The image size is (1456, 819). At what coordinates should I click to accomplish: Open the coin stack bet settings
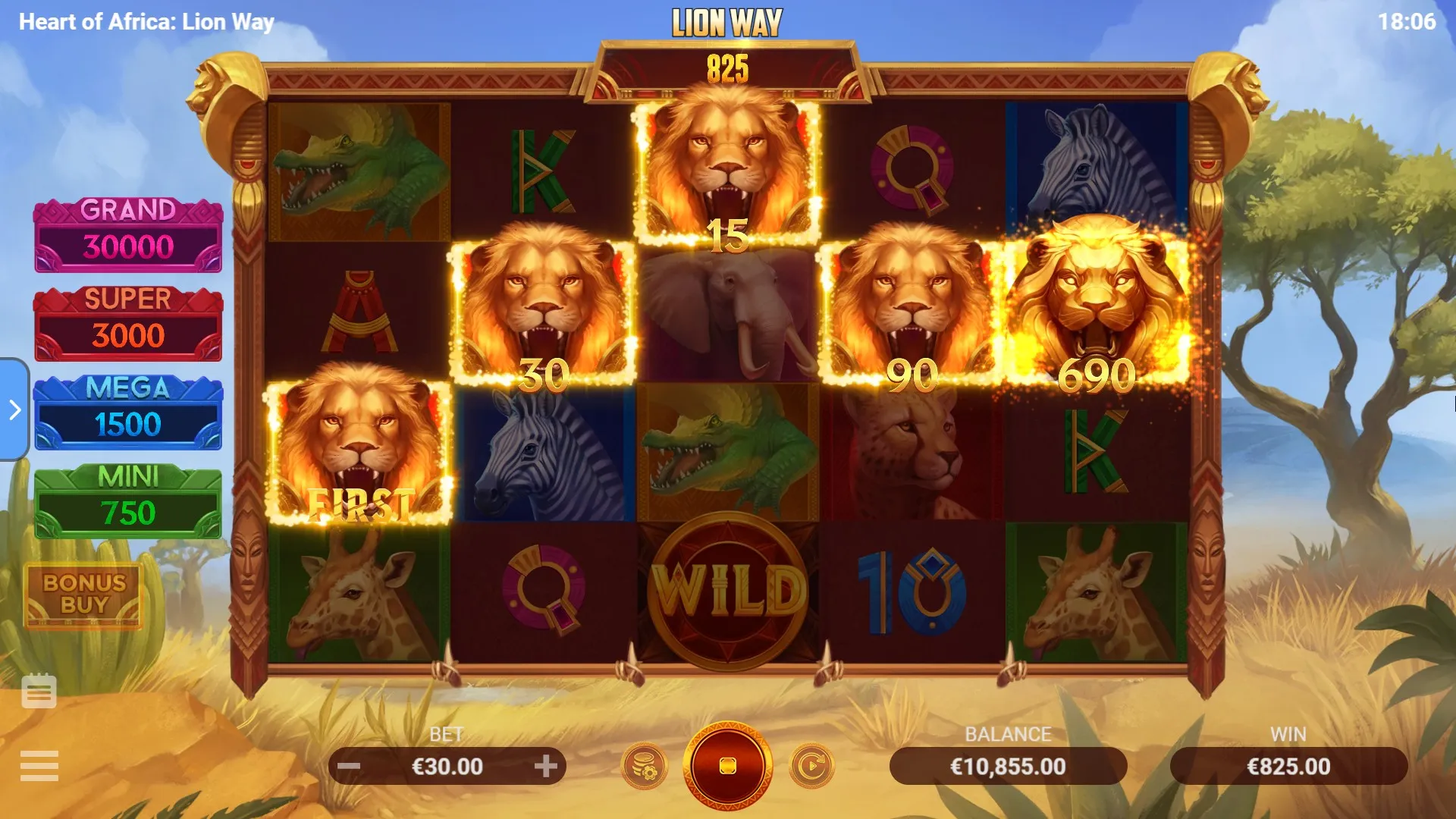coord(645,766)
